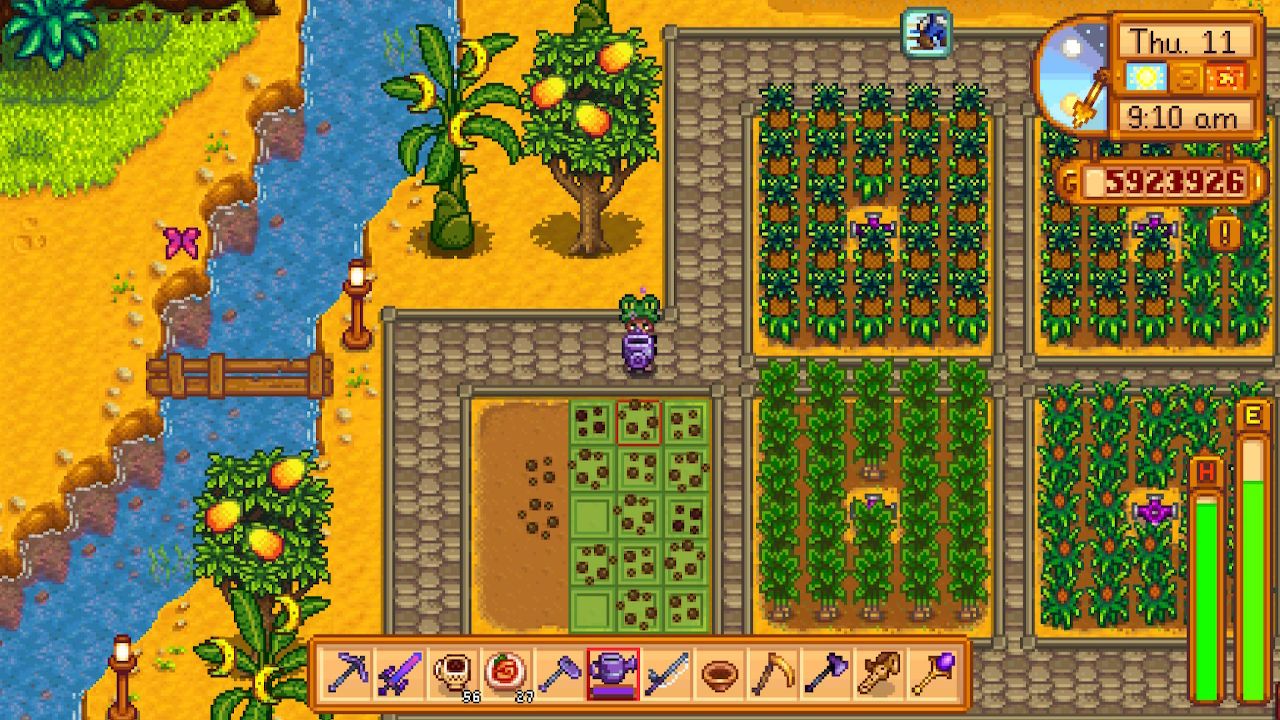Select the hoe tool slot
The image size is (1280, 720).
click(x=557, y=674)
